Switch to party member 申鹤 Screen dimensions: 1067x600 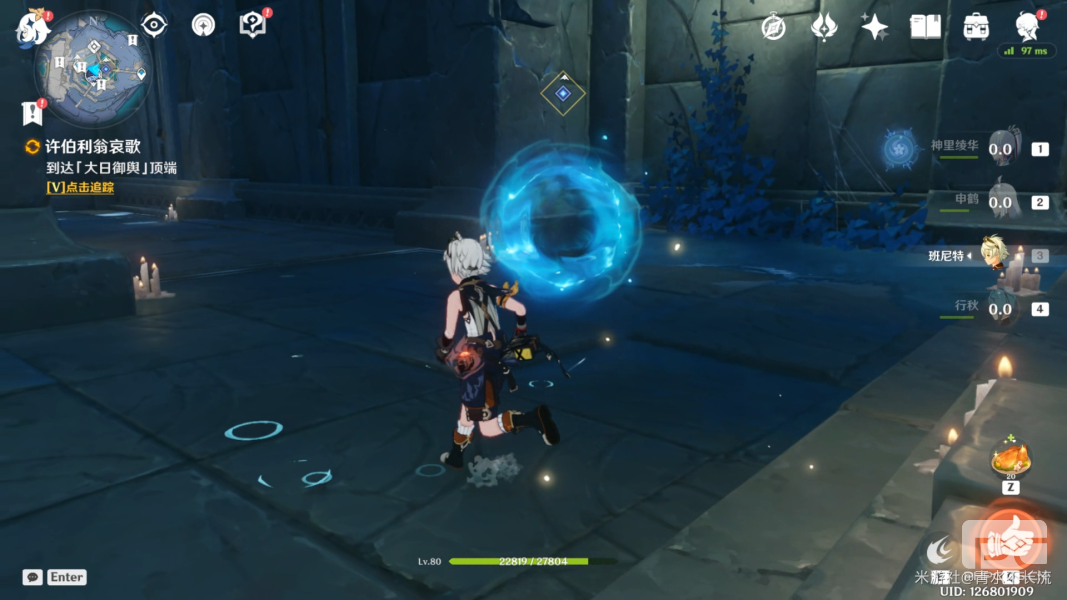(1003, 201)
